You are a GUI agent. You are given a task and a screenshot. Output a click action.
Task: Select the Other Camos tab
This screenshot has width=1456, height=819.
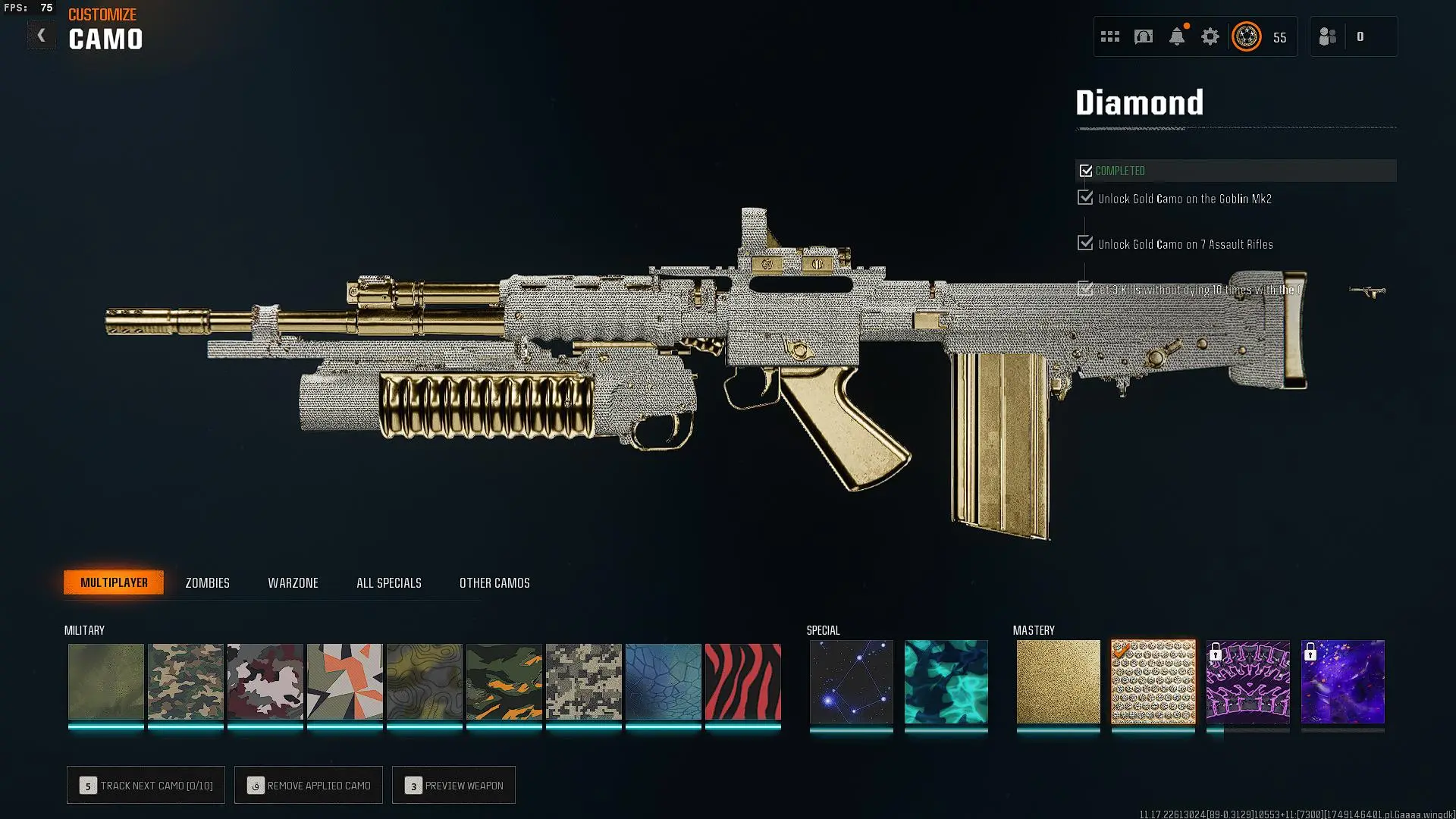[494, 583]
